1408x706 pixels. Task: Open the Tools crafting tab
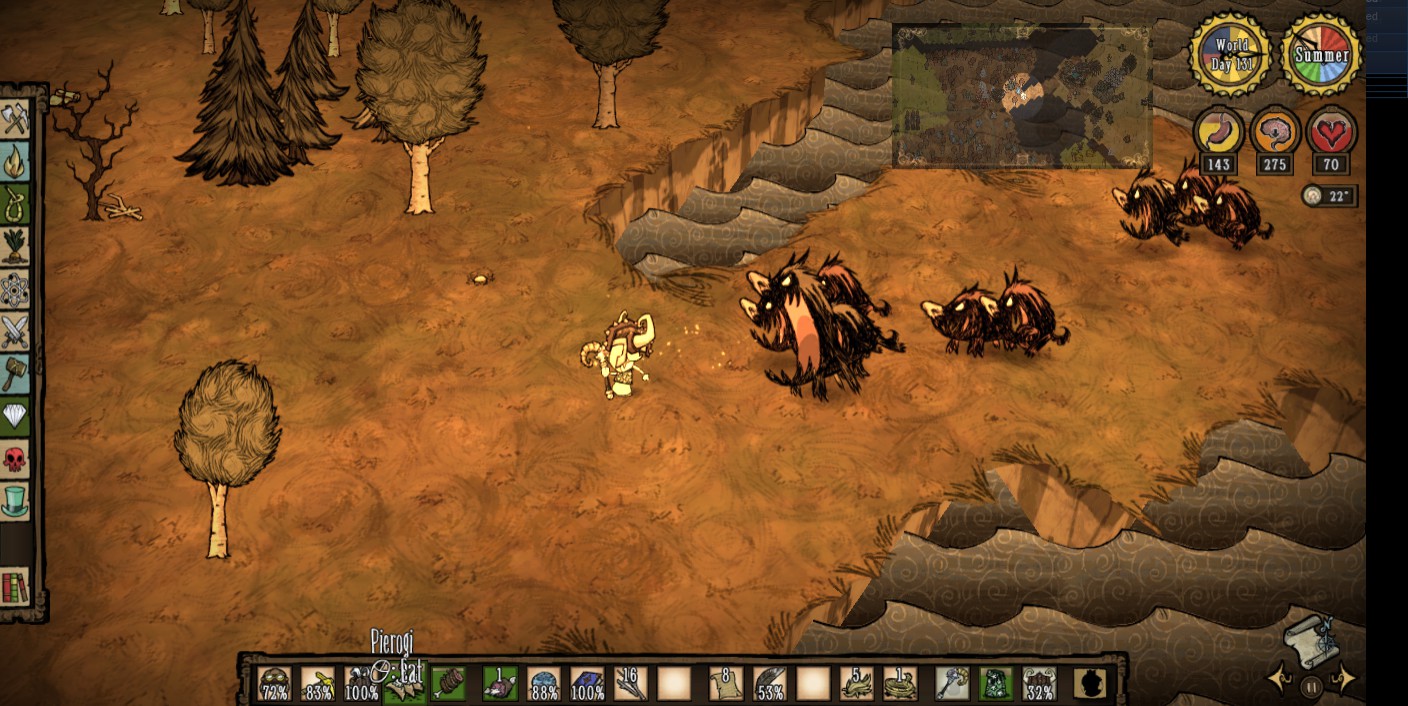pyautogui.click(x=15, y=119)
